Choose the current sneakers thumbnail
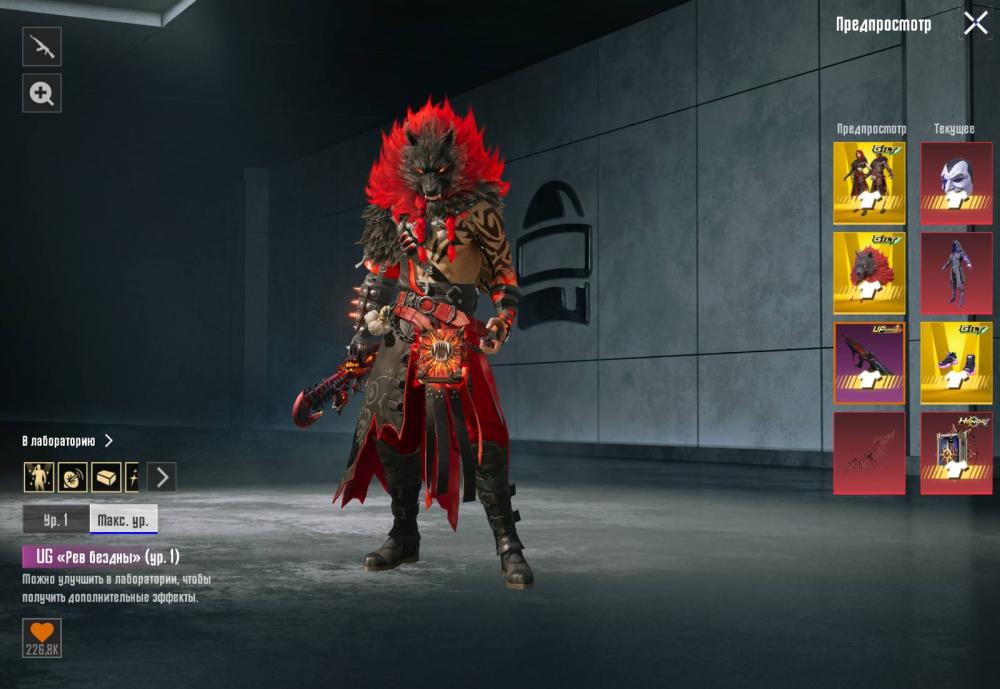 956,363
